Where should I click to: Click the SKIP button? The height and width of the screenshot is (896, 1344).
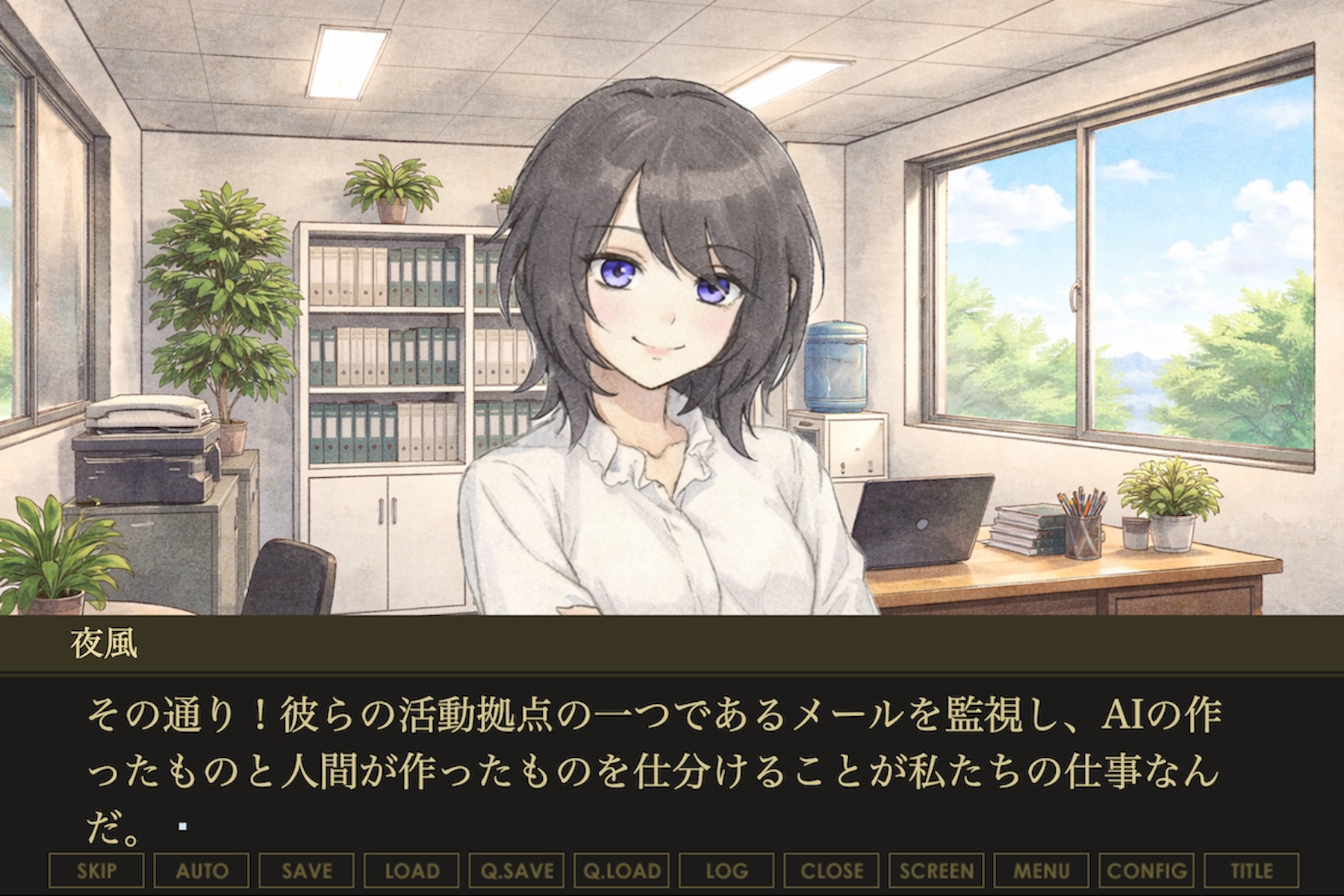point(96,871)
